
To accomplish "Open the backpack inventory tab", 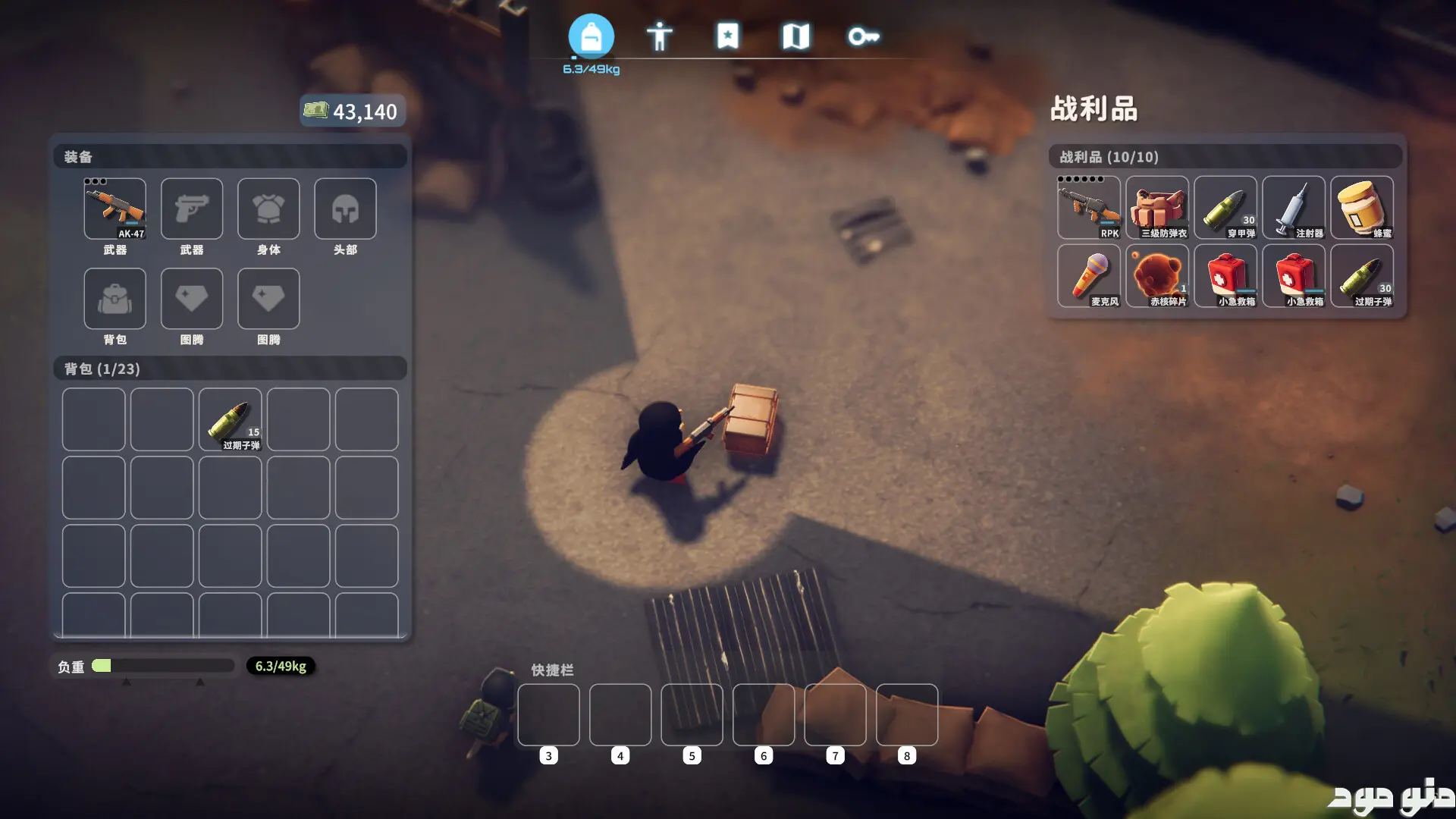I will (591, 36).
